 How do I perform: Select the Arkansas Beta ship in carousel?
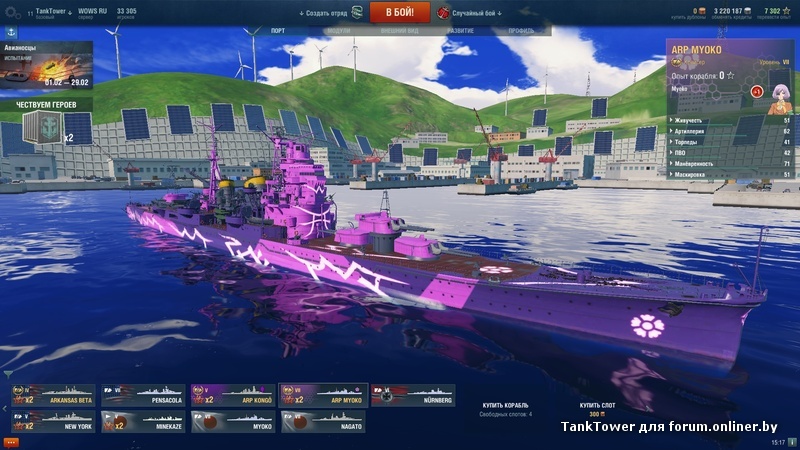pos(53,396)
